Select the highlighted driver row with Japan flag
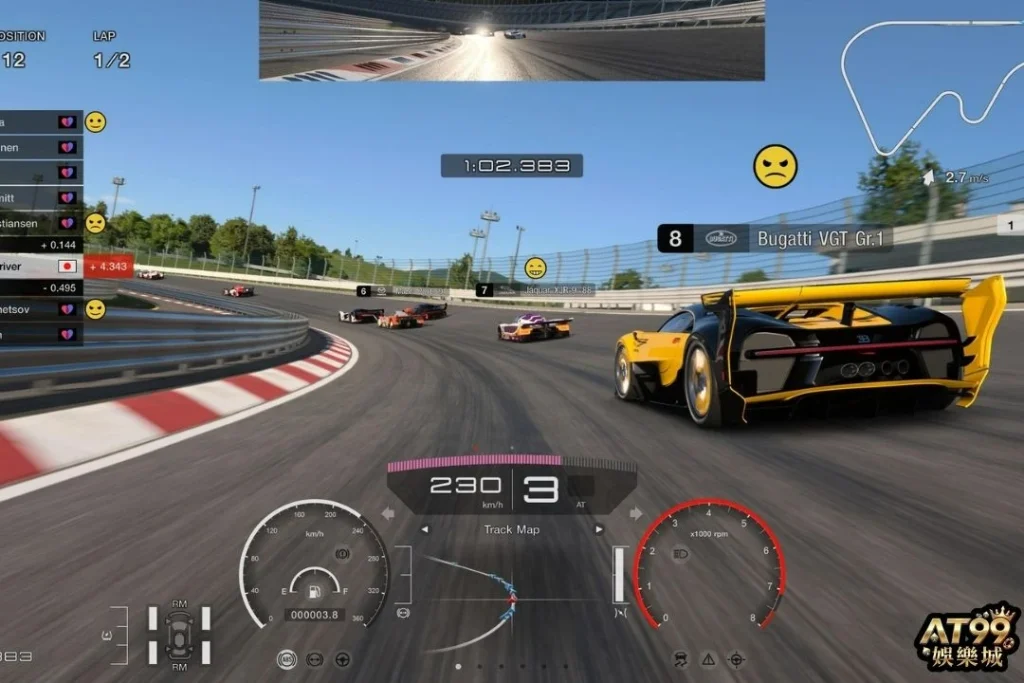1024x683 pixels. pos(42,266)
